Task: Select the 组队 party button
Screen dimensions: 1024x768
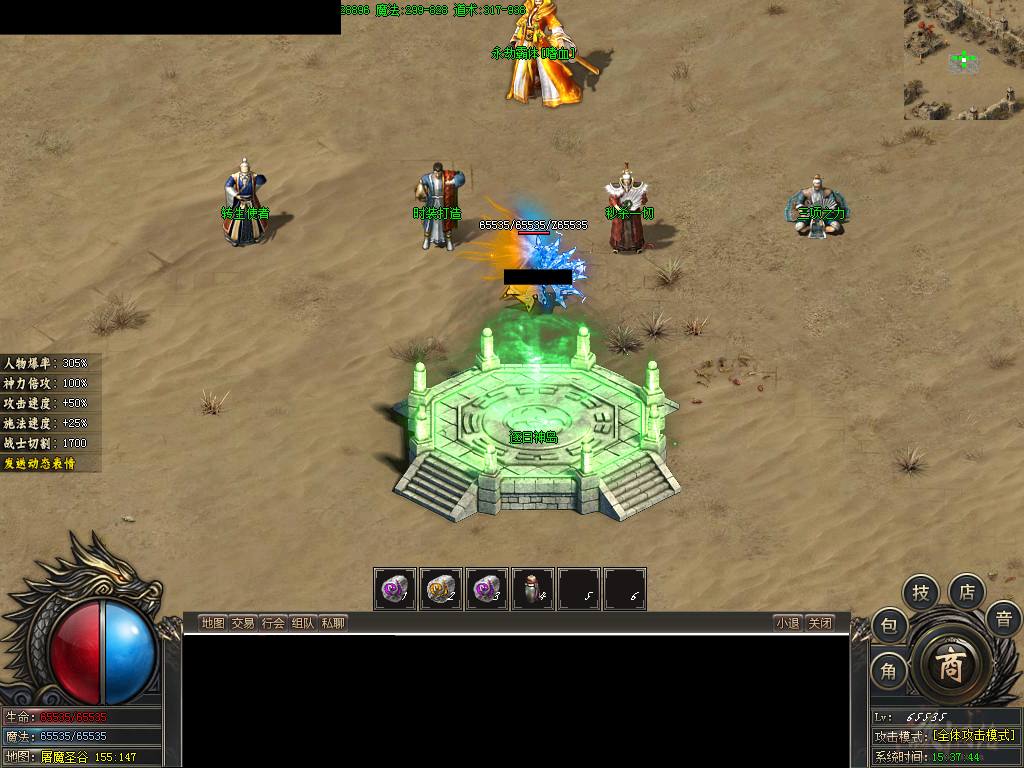Action: 303,623
